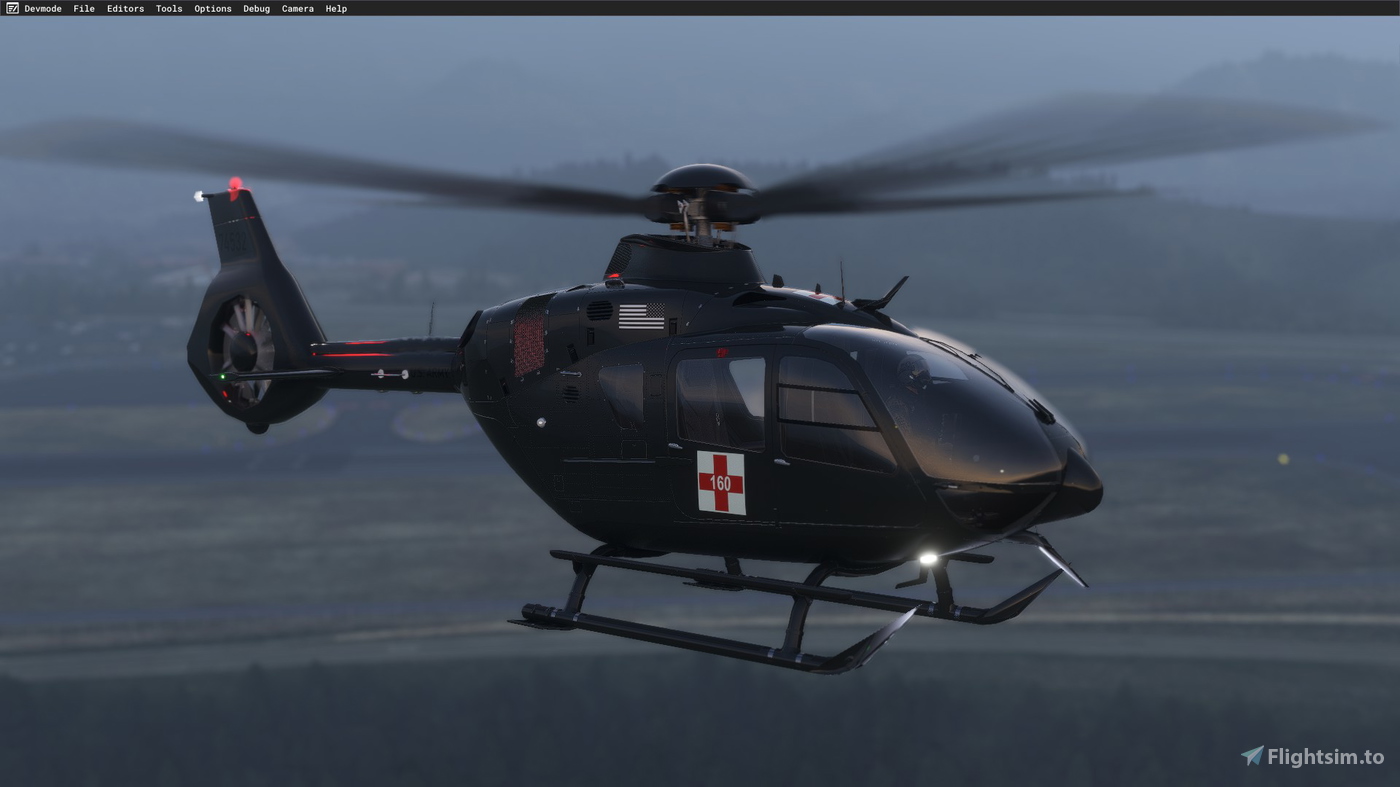The image size is (1400, 787).
Task: Open the Tools menu
Action: pyautogui.click(x=168, y=8)
